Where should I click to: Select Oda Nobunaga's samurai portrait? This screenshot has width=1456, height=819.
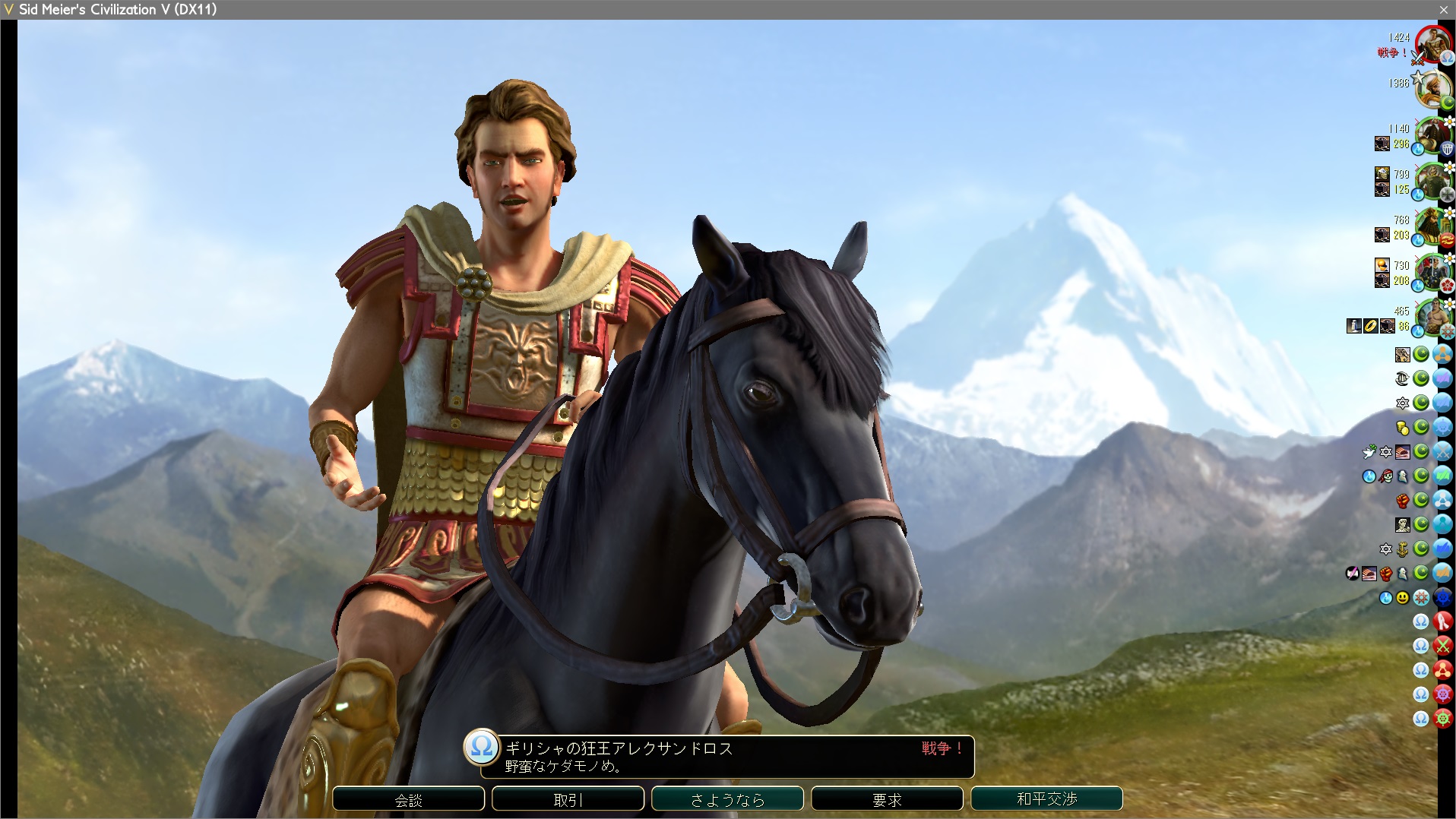point(1433,272)
